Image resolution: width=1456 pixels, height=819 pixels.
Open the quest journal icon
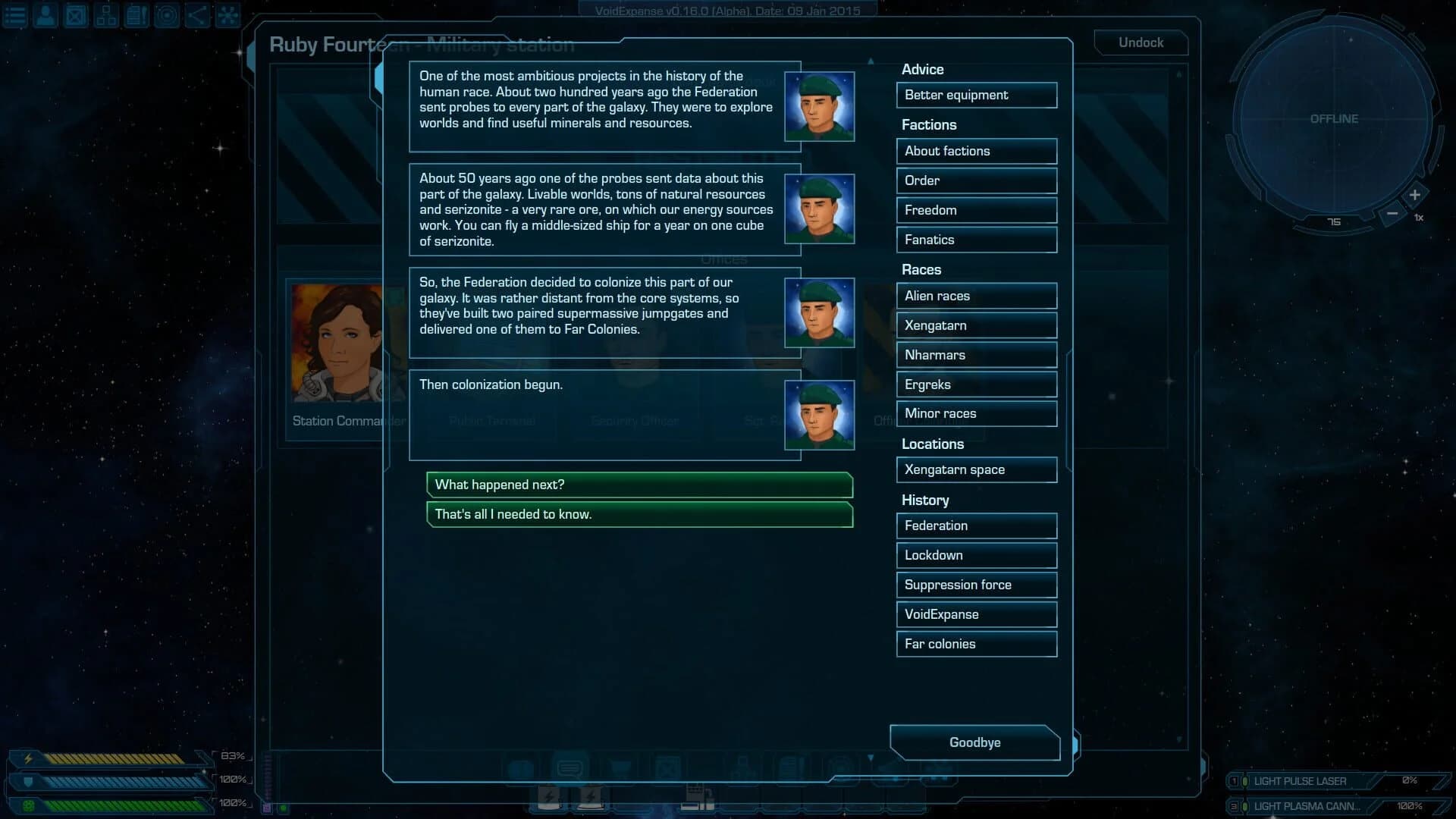point(136,15)
